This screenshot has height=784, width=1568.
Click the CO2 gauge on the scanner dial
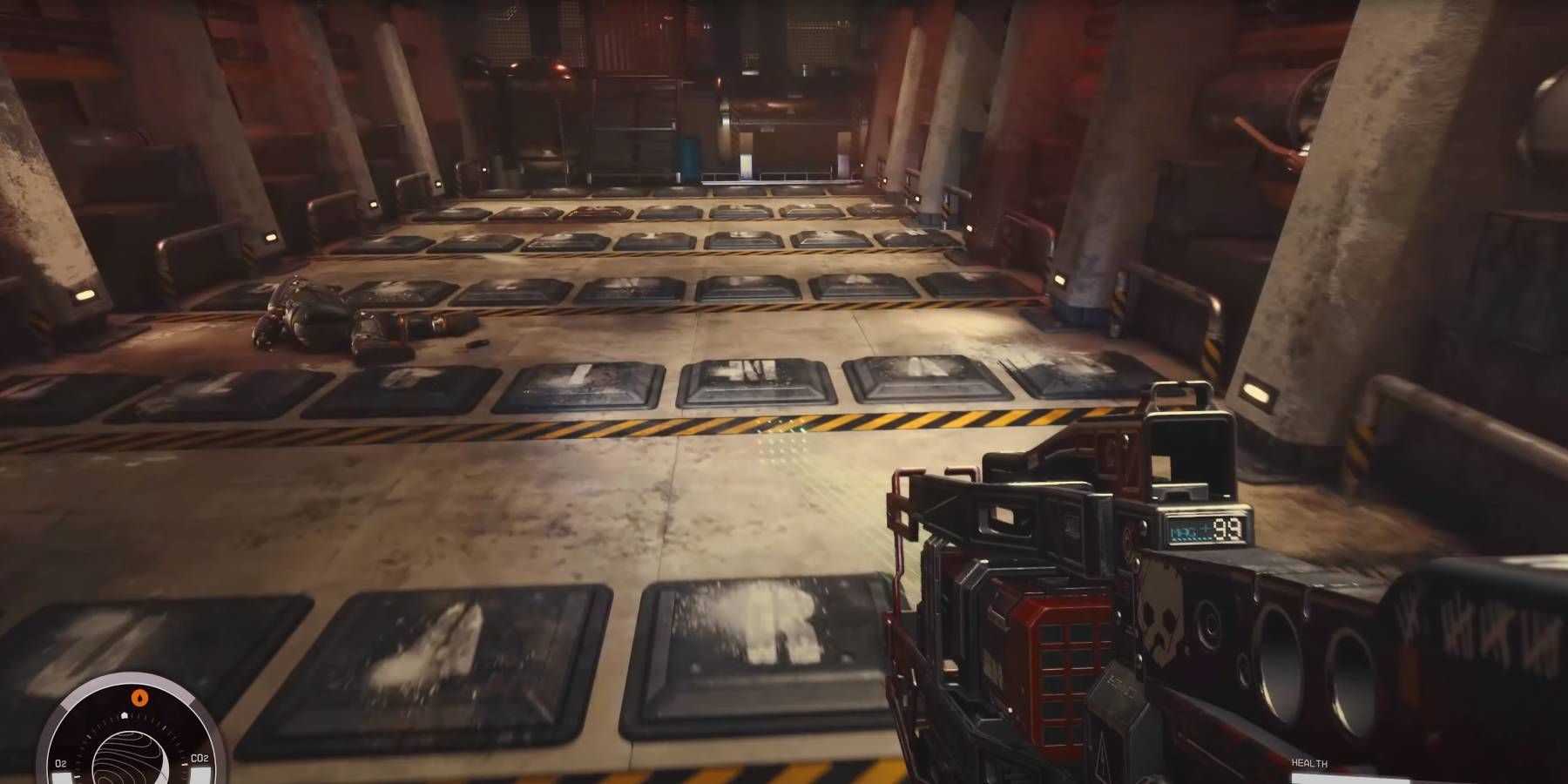(199, 758)
